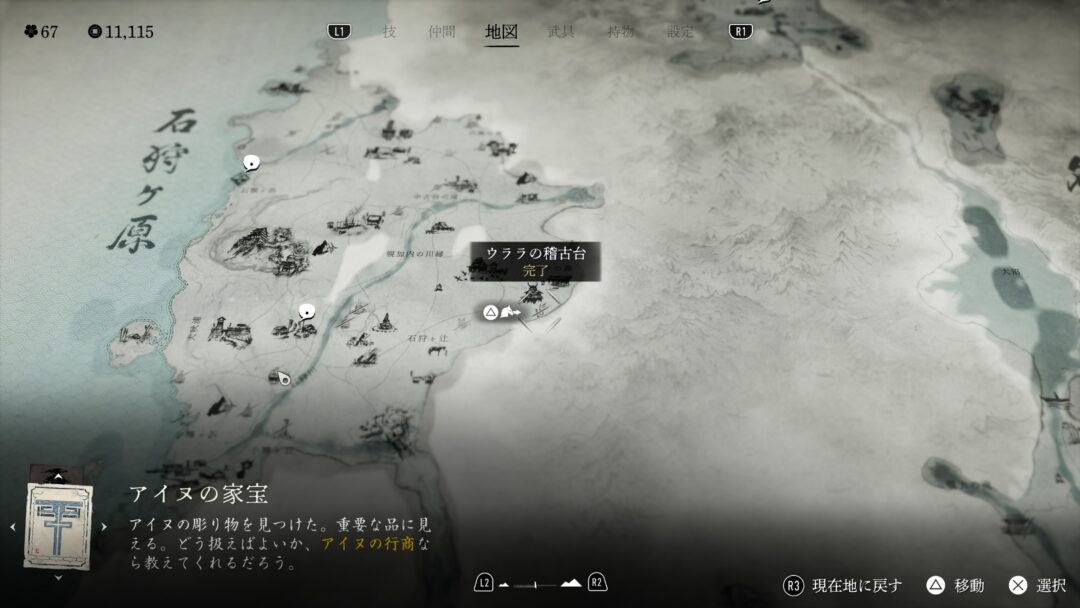
Task: Go to the 設定 (Settings) tab
Action: click(681, 31)
